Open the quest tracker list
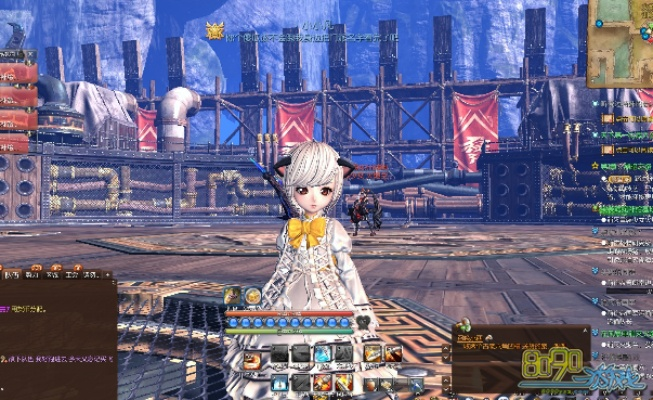Screen dimensions: 653x400 pos(623,200)
